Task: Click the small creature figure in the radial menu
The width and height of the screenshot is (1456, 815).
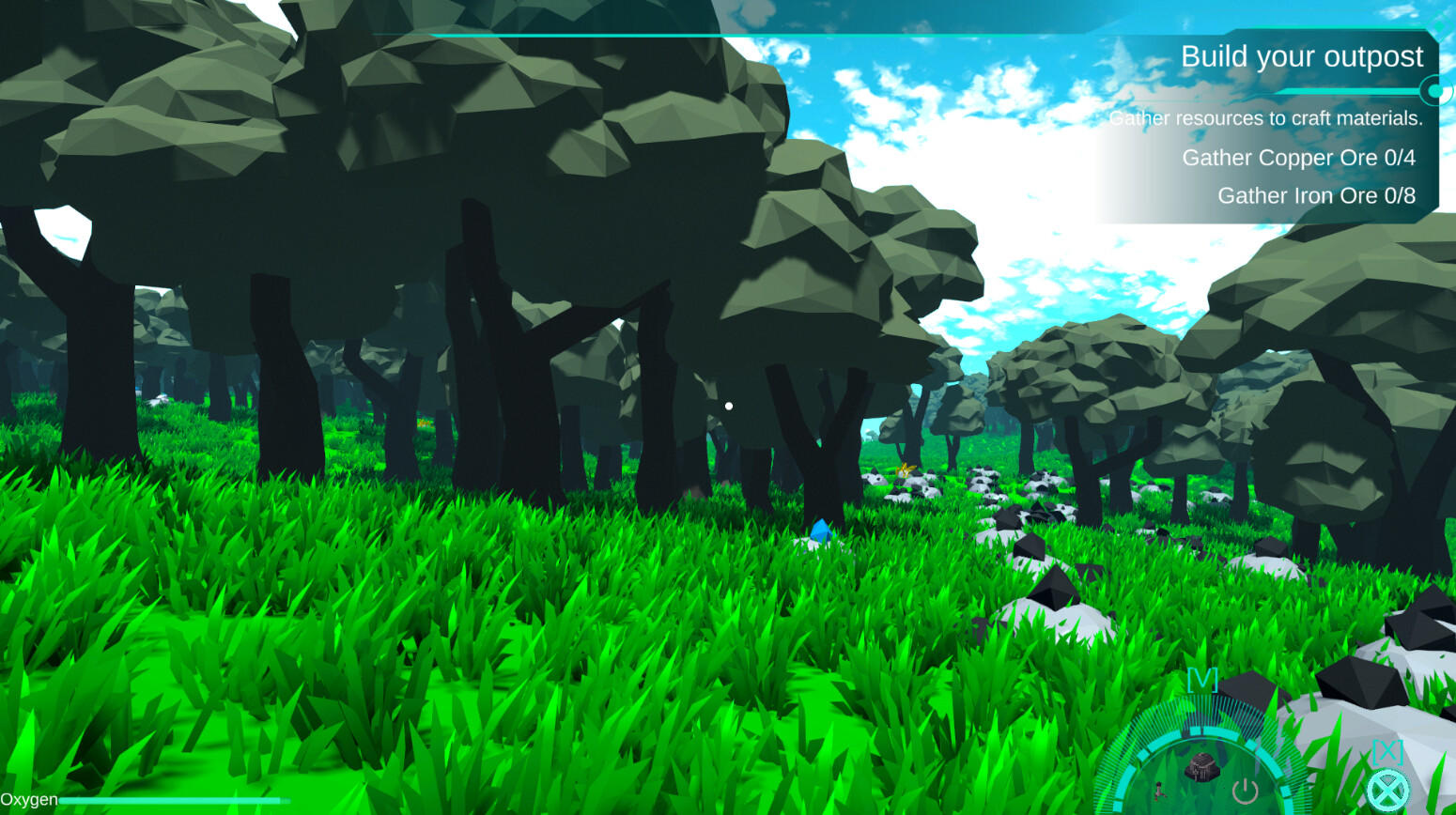Action: point(1160,792)
